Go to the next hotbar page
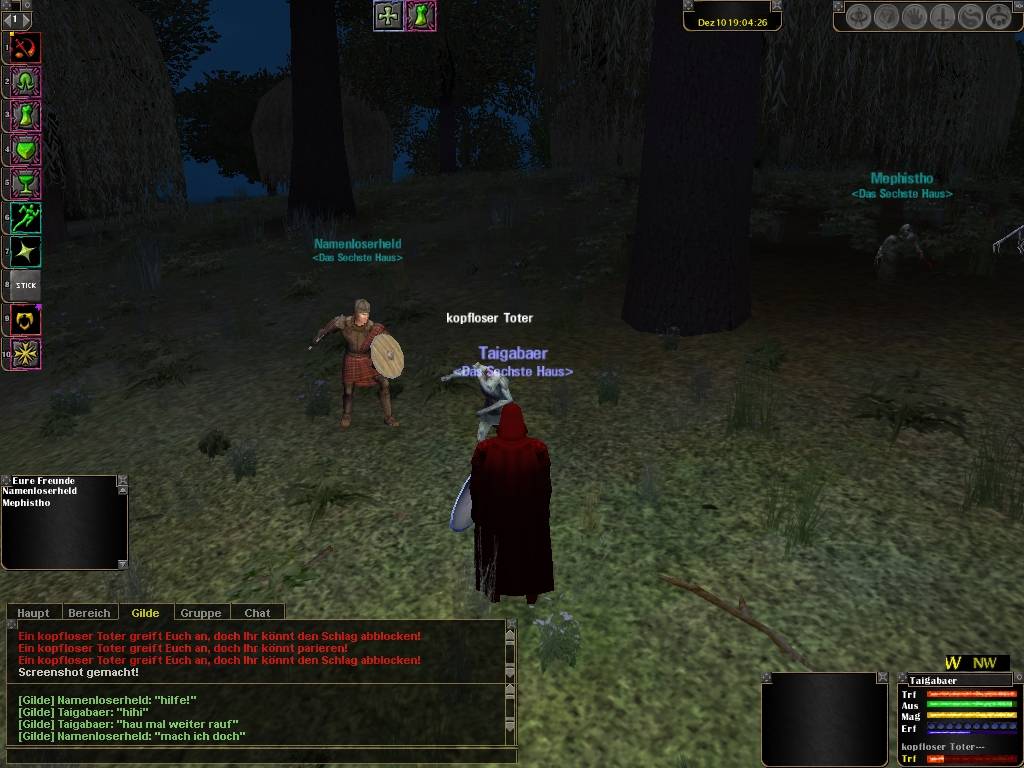 pos(26,19)
